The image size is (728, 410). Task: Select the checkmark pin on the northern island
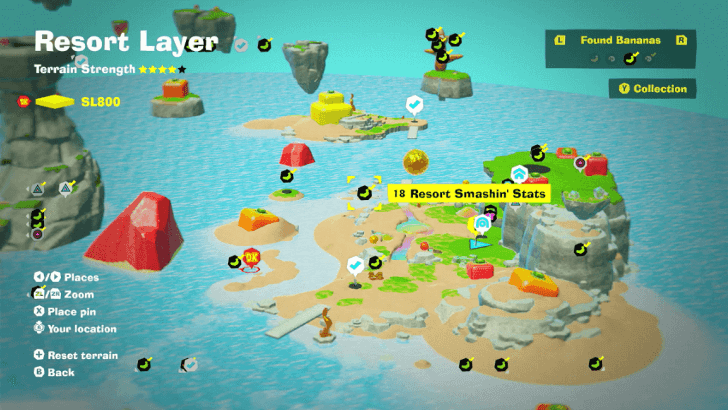point(413,103)
